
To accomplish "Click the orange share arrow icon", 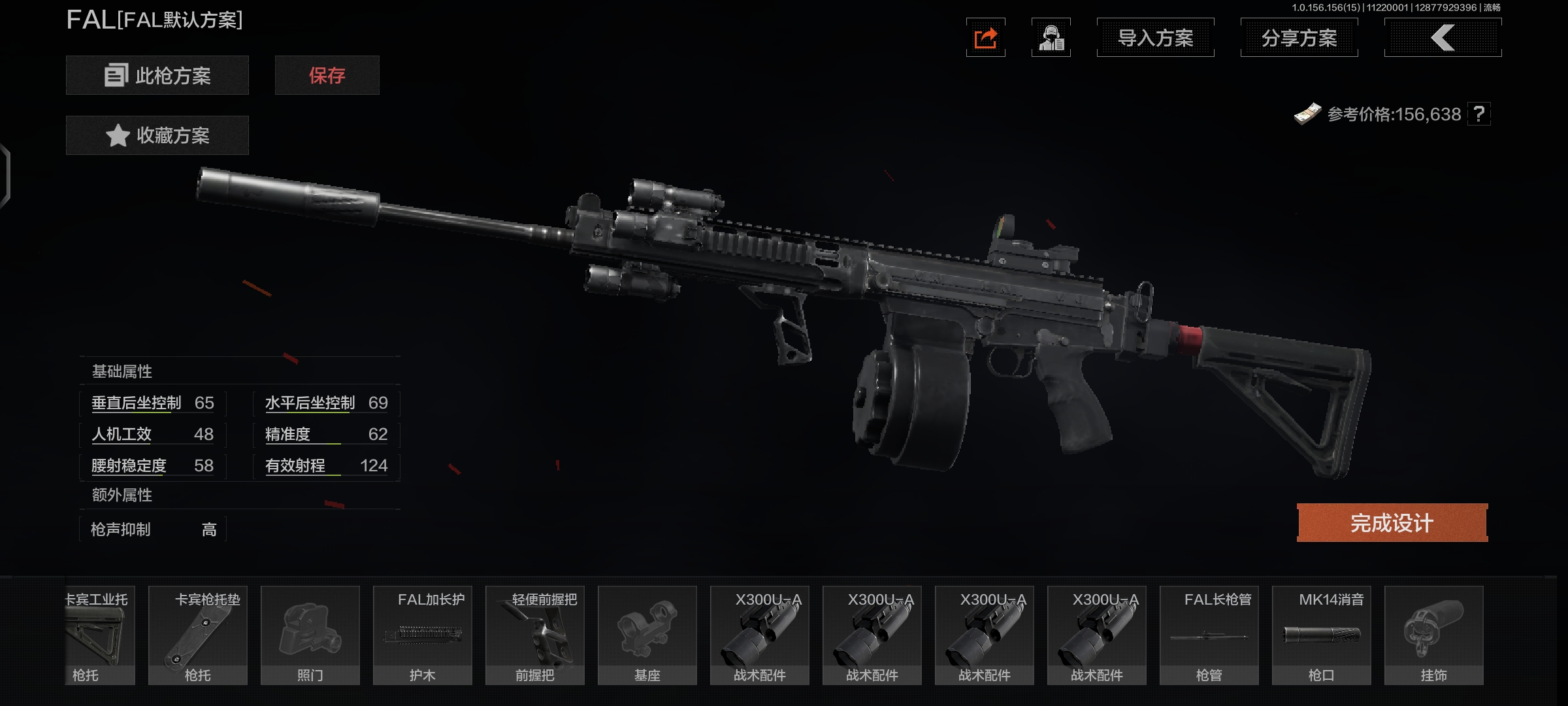I will (985, 38).
